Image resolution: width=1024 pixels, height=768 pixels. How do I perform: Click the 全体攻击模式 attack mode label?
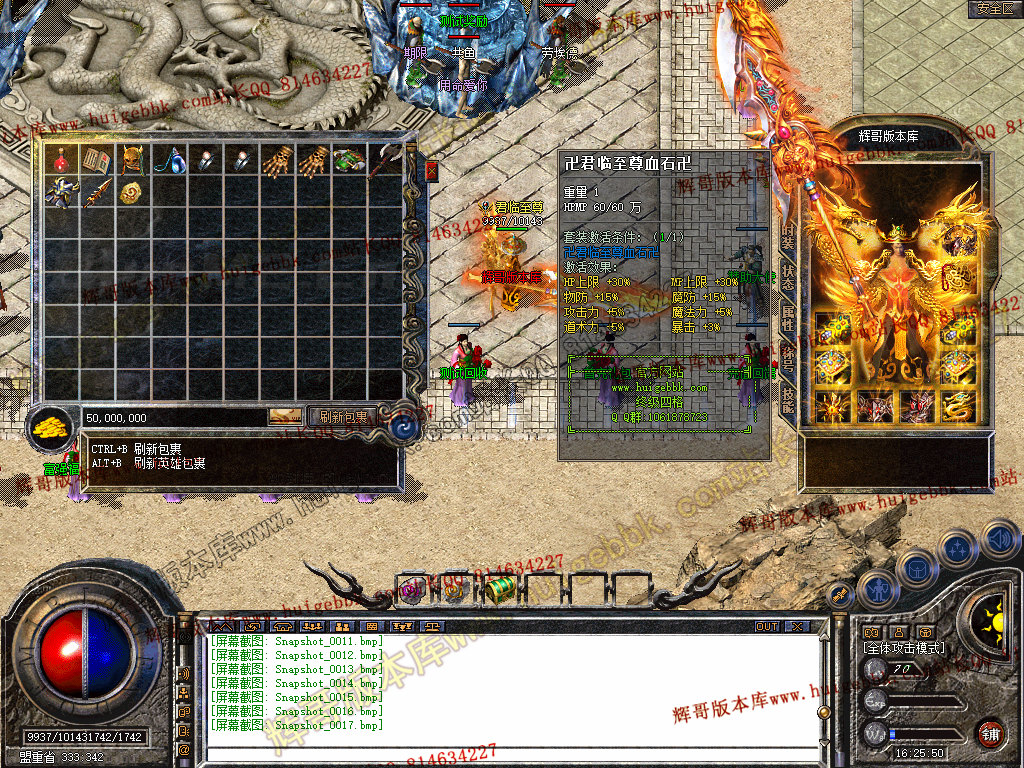[903, 648]
